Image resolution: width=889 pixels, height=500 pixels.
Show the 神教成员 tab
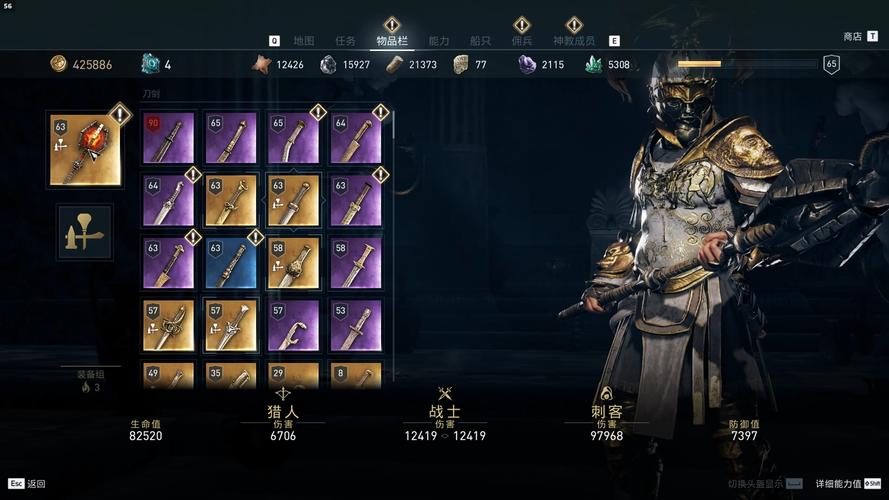pos(574,41)
